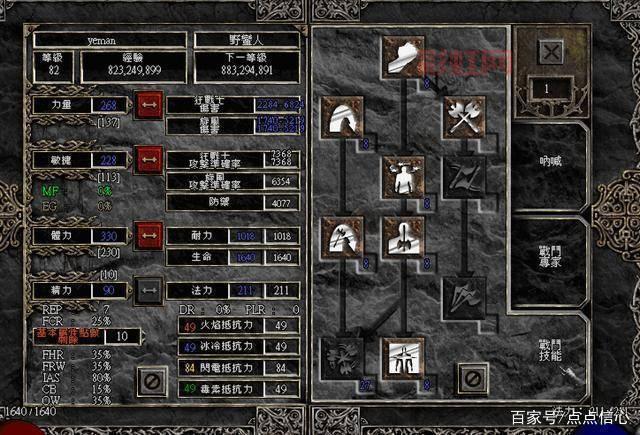Select the Whirlwind skill icon

coord(342,356)
